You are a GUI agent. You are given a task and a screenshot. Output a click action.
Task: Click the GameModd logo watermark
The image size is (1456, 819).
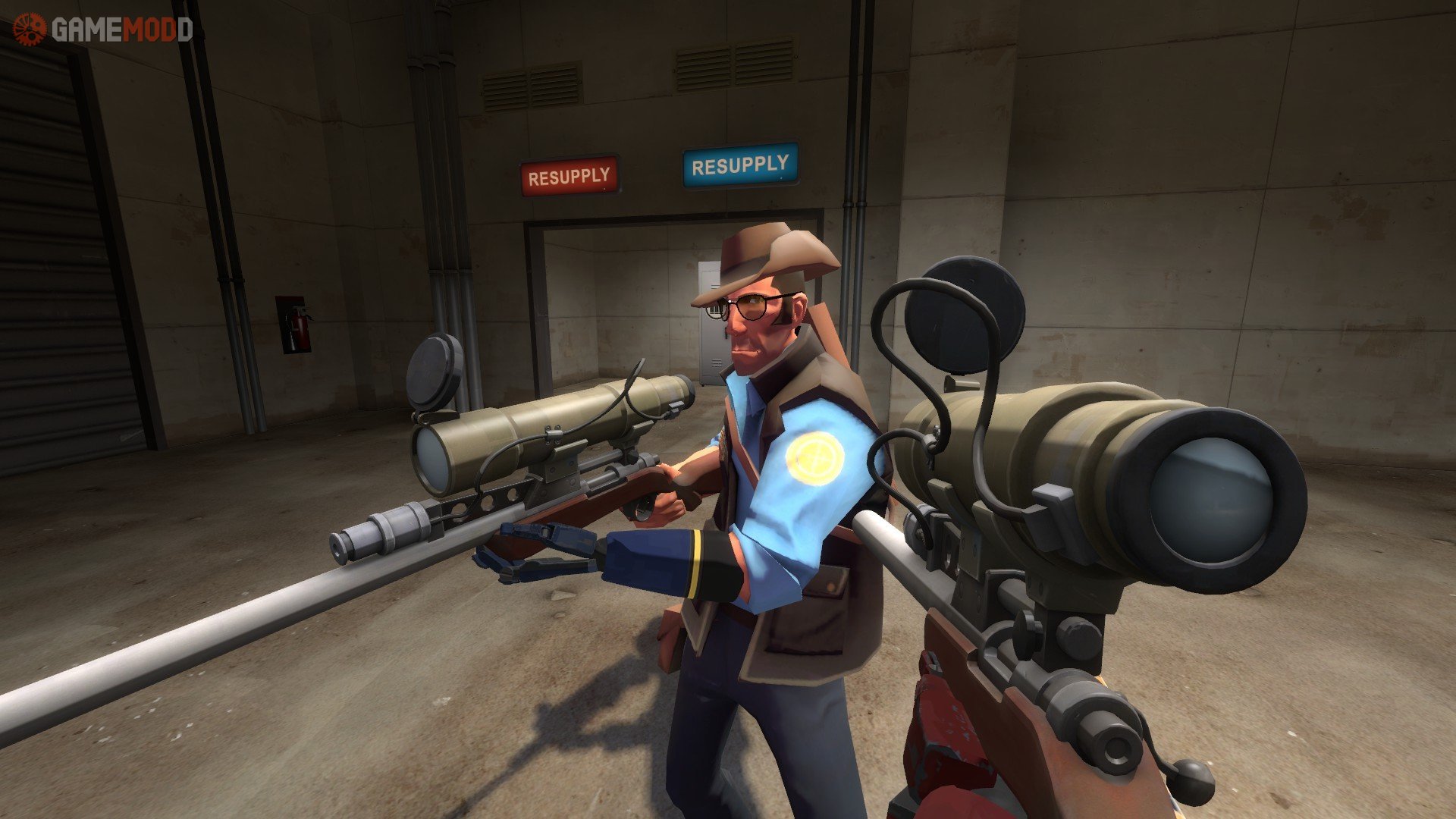point(103,30)
